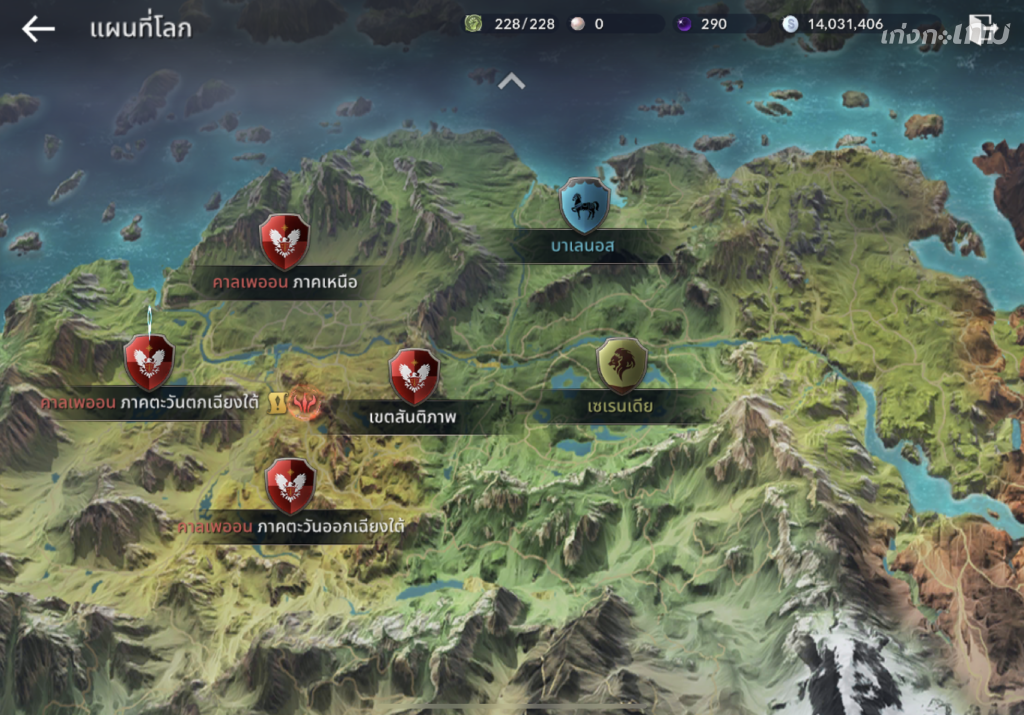
Task: Collapse the panel with the up chevron
Action: coord(511,81)
